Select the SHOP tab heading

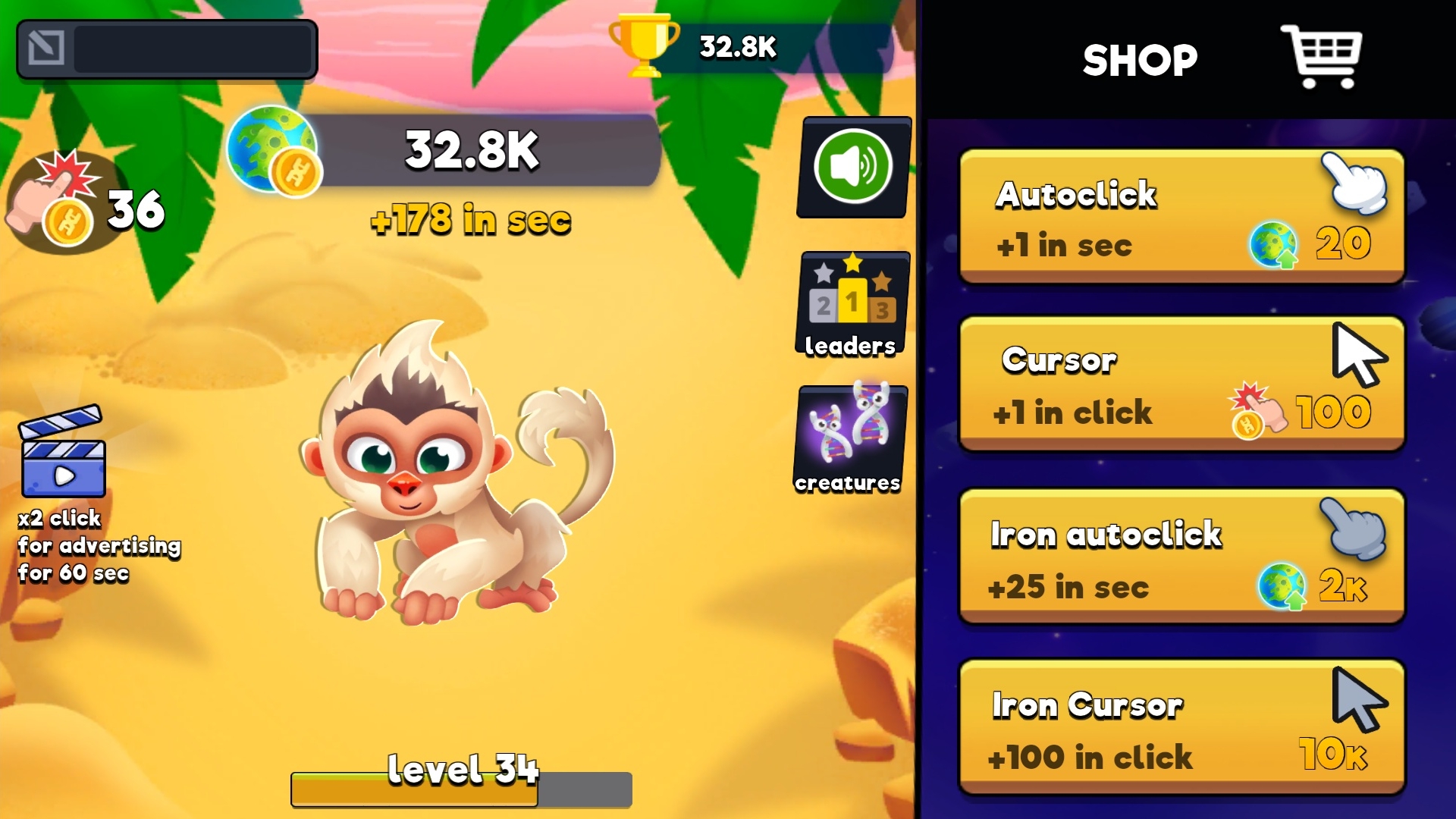[1139, 59]
